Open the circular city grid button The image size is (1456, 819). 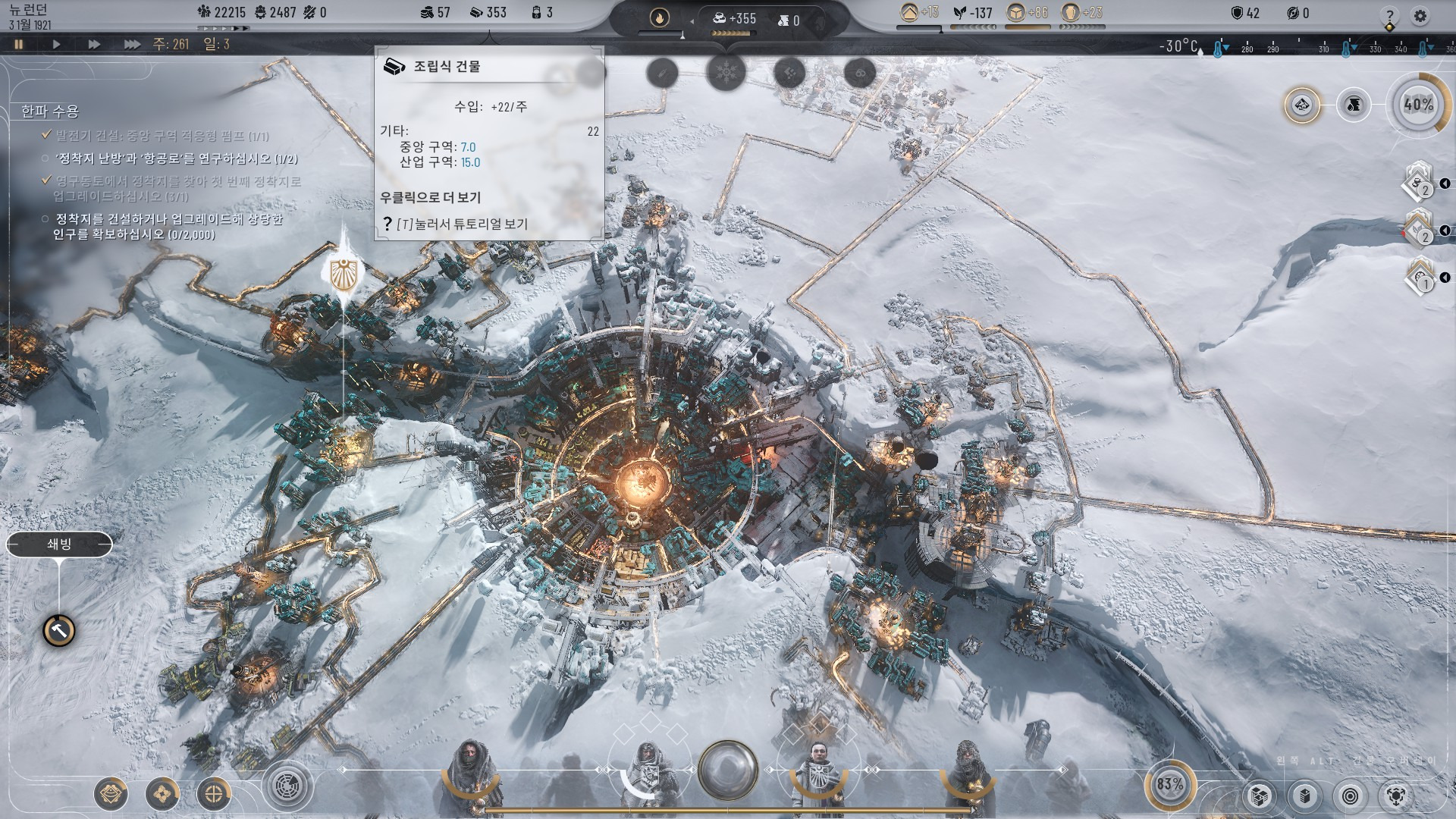tap(287, 786)
